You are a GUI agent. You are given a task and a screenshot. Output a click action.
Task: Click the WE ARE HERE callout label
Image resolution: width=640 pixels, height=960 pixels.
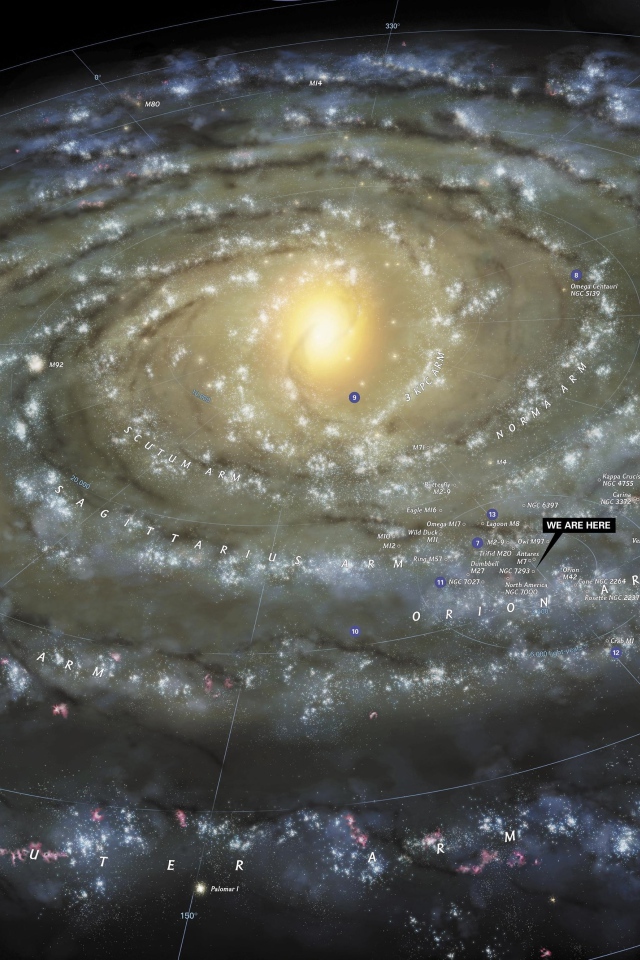click(x=578, y=525)
